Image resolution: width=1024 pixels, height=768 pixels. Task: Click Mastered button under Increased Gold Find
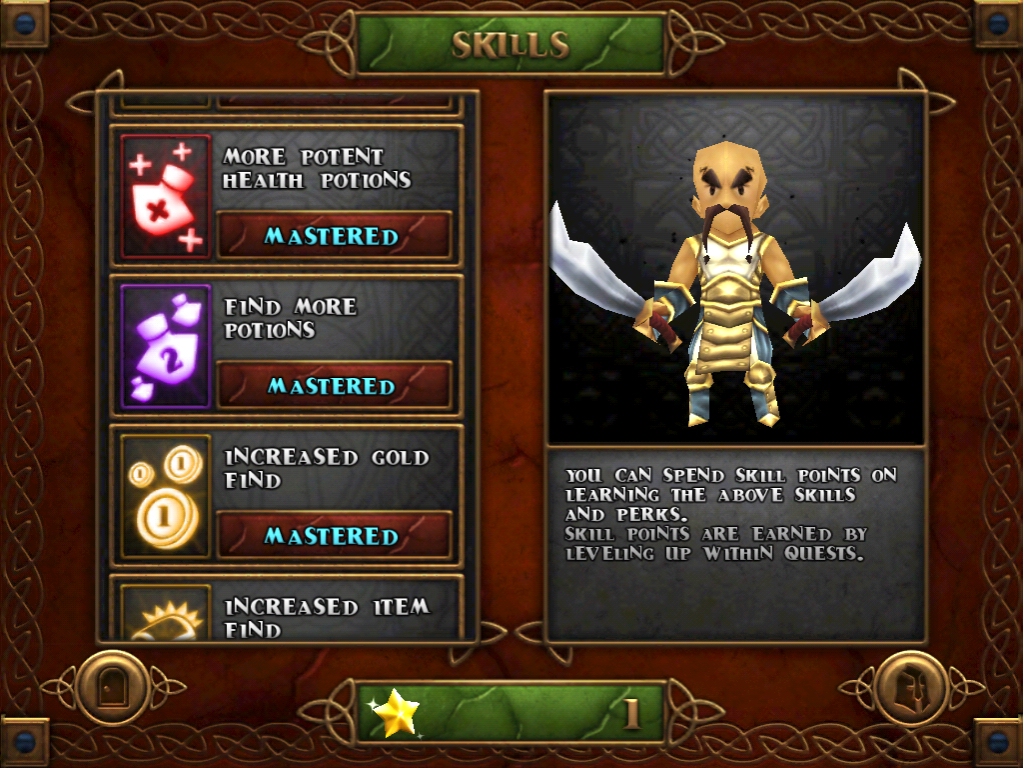point(334,536)
